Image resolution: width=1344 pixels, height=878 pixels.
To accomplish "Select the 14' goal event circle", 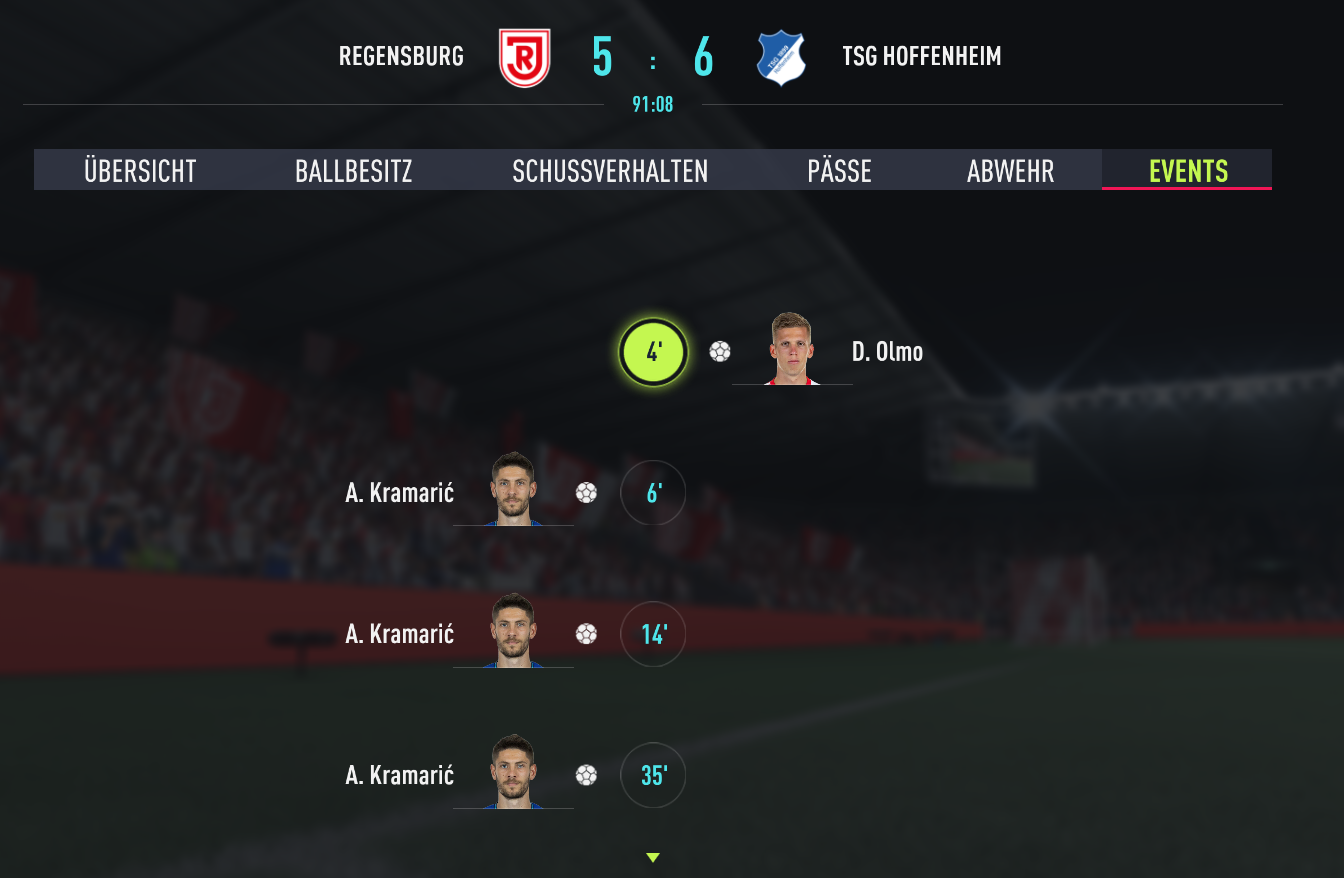I will tap(653, 634).
